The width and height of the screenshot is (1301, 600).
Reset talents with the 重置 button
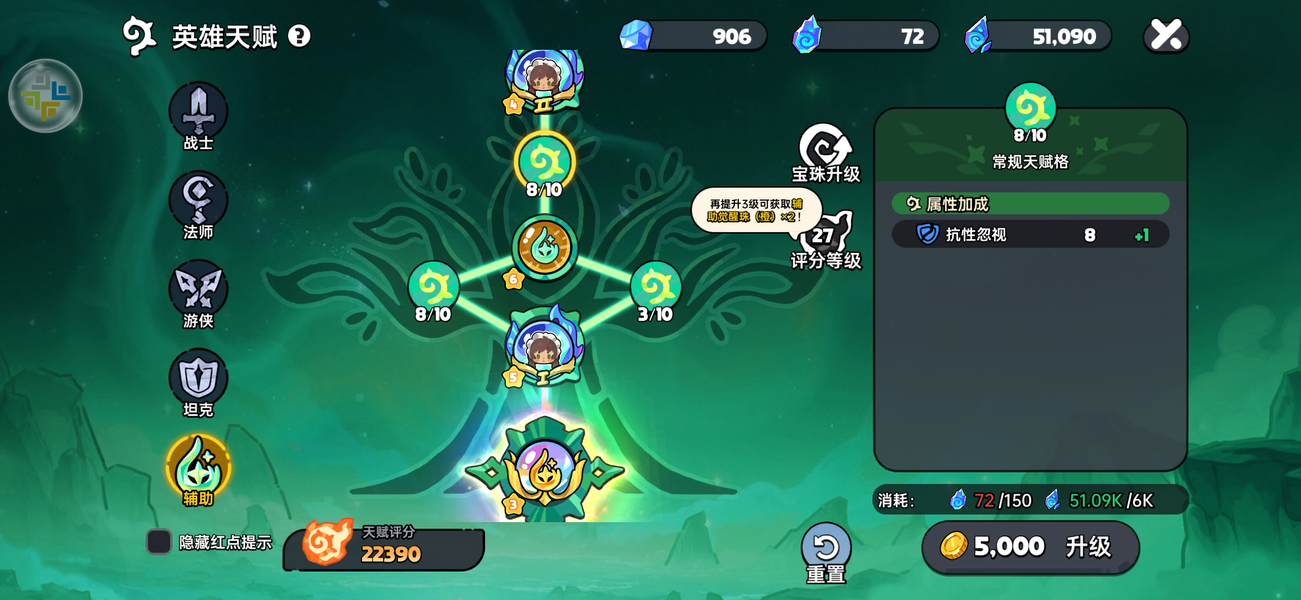(x=826, y=548)
